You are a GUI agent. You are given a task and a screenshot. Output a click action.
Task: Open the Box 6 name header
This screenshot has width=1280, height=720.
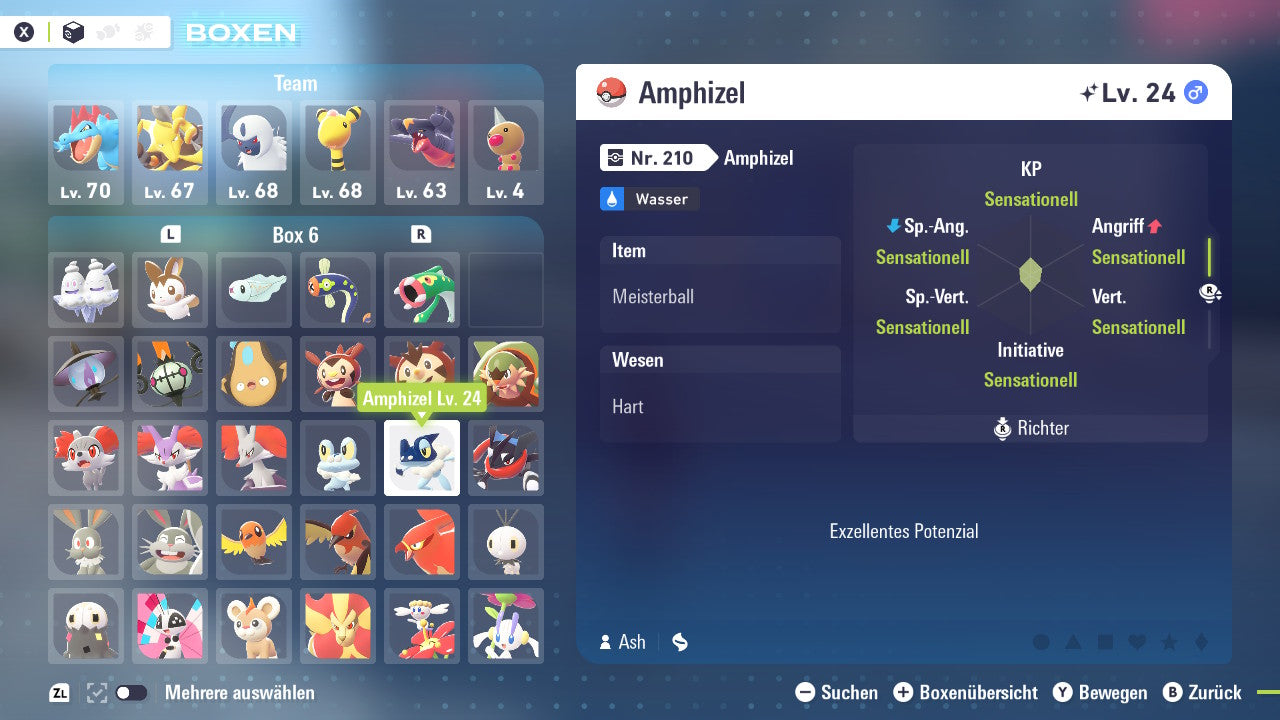tap(296, 236)
